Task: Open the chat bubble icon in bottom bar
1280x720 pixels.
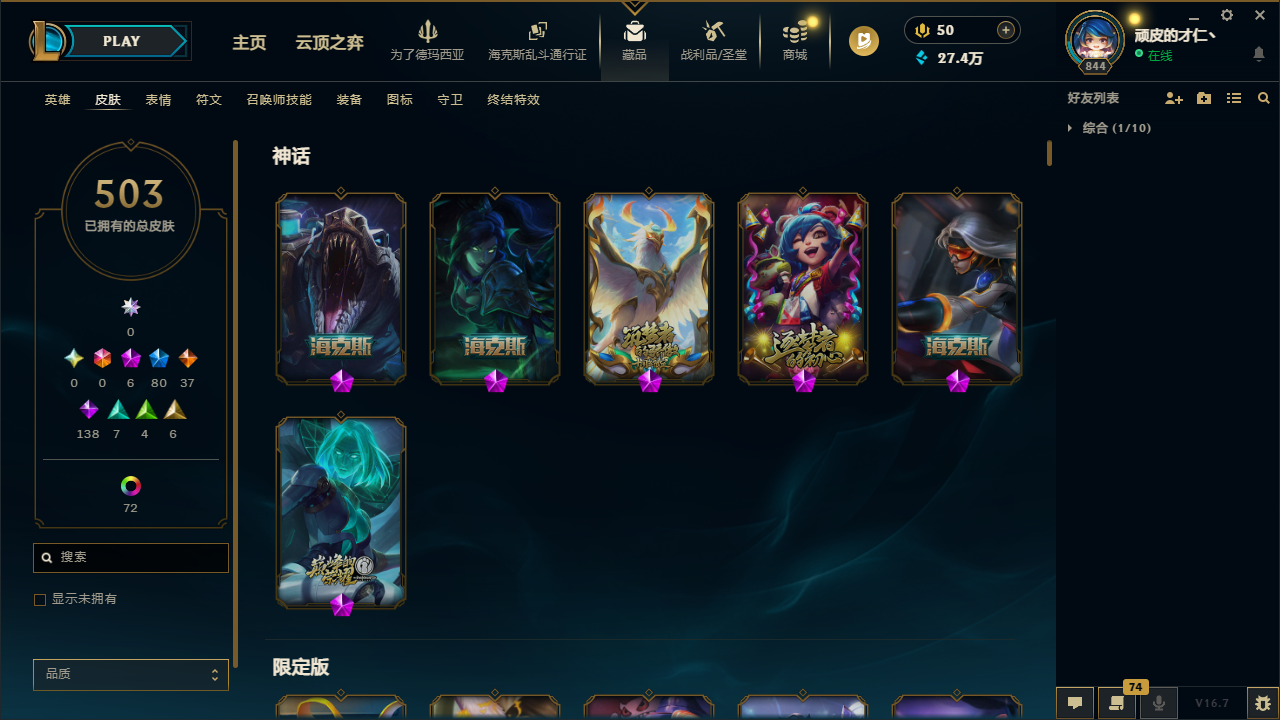Action: 1074,703
